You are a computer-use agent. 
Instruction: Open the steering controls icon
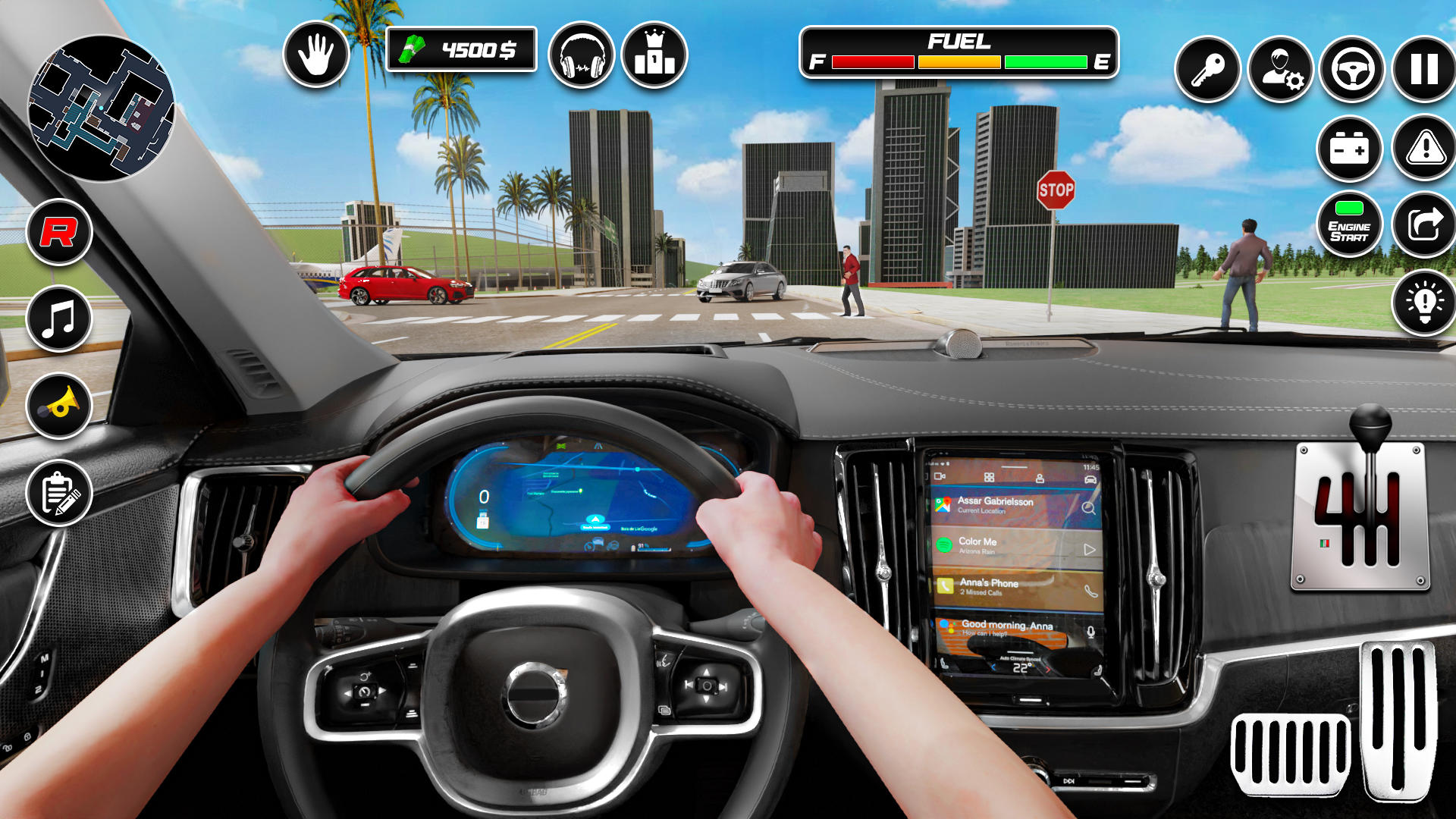coord(1354,68)
